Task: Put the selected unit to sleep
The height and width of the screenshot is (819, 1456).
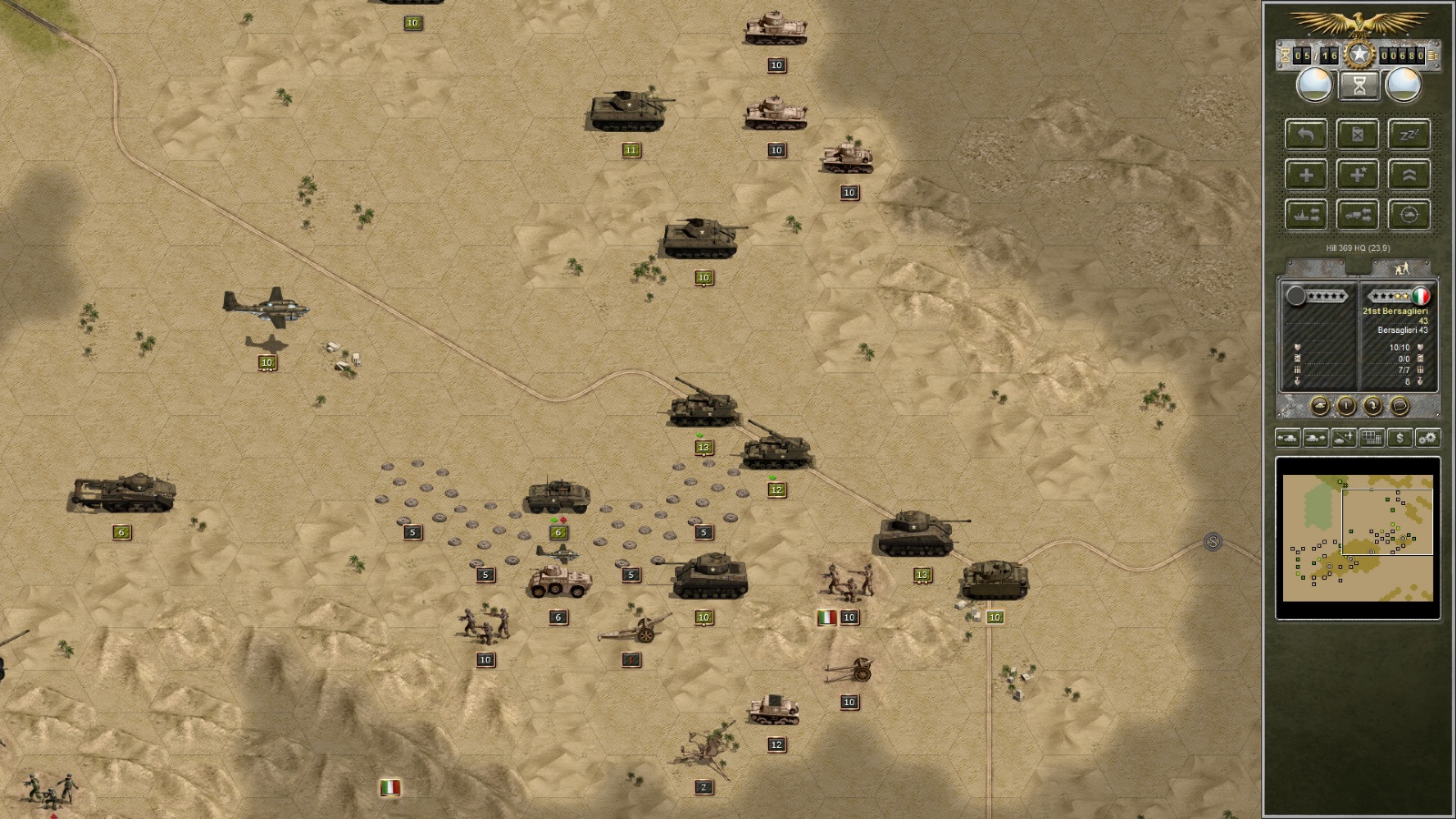Action: click(1409, 134)
